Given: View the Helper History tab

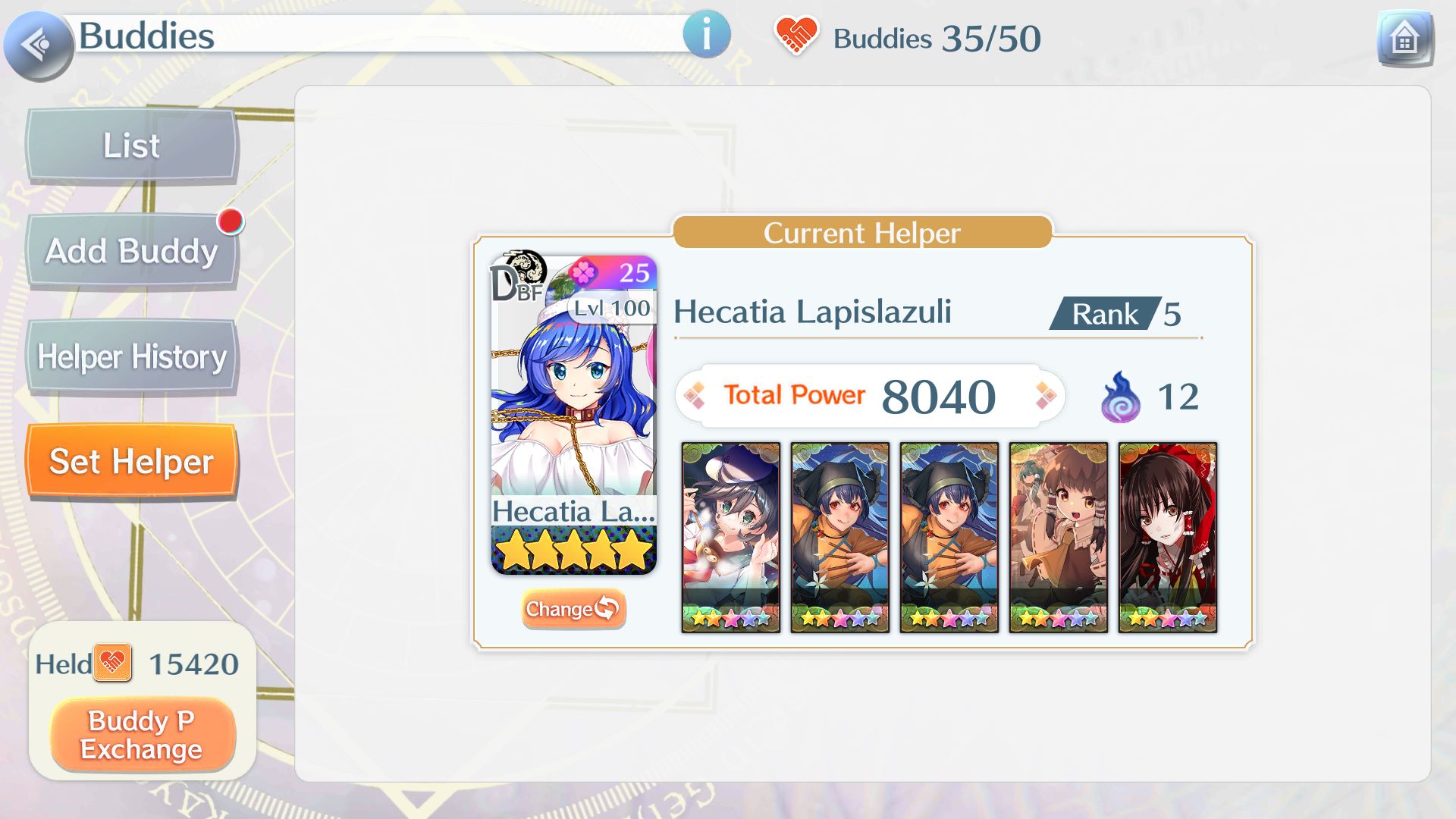Looking at the screenshot, I should click(132, 356).
